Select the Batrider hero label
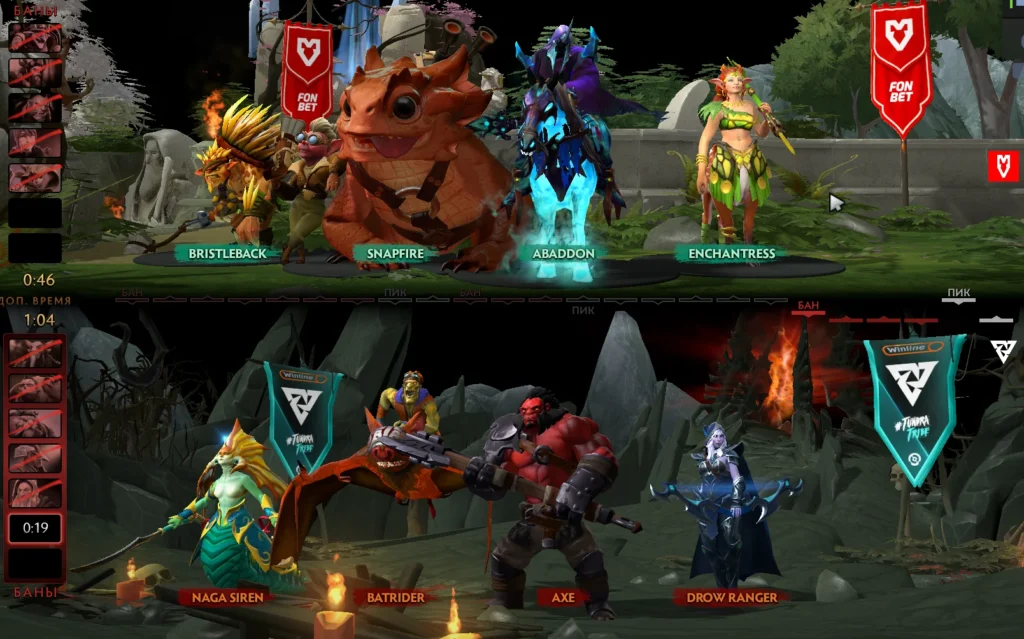Viewport: 1024px width, 639px height. click(395, 597)
